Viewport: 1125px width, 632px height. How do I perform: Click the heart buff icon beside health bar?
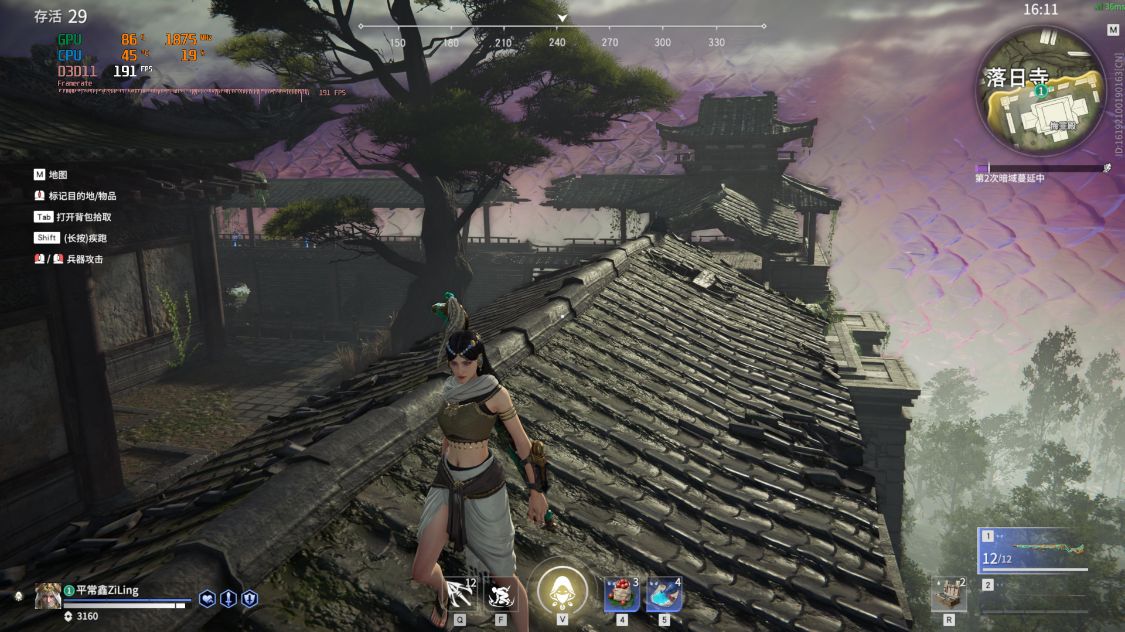pyautogui.click(x=207, y=598)
